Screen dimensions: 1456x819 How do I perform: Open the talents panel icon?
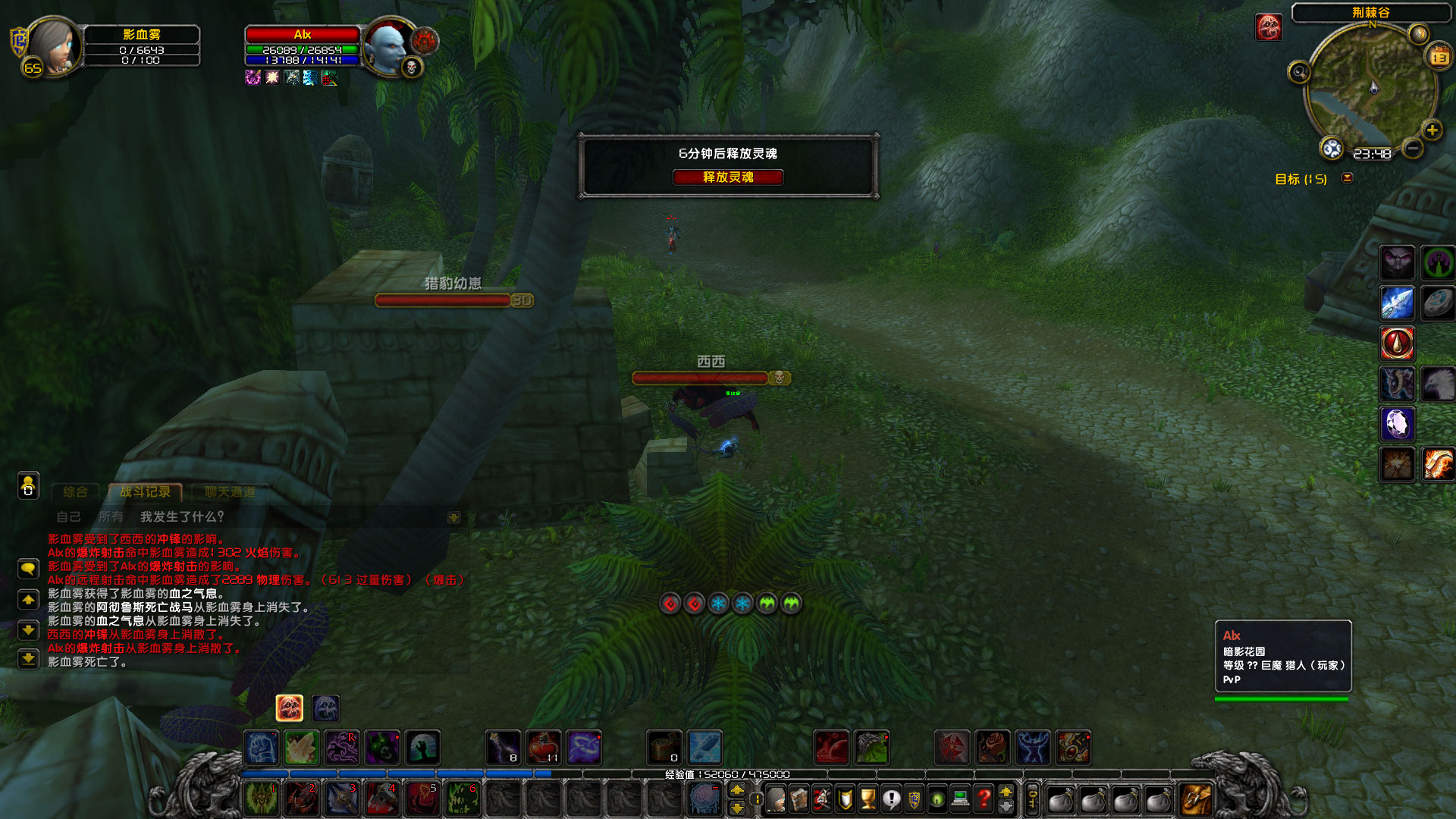click(x=823, y=799)
